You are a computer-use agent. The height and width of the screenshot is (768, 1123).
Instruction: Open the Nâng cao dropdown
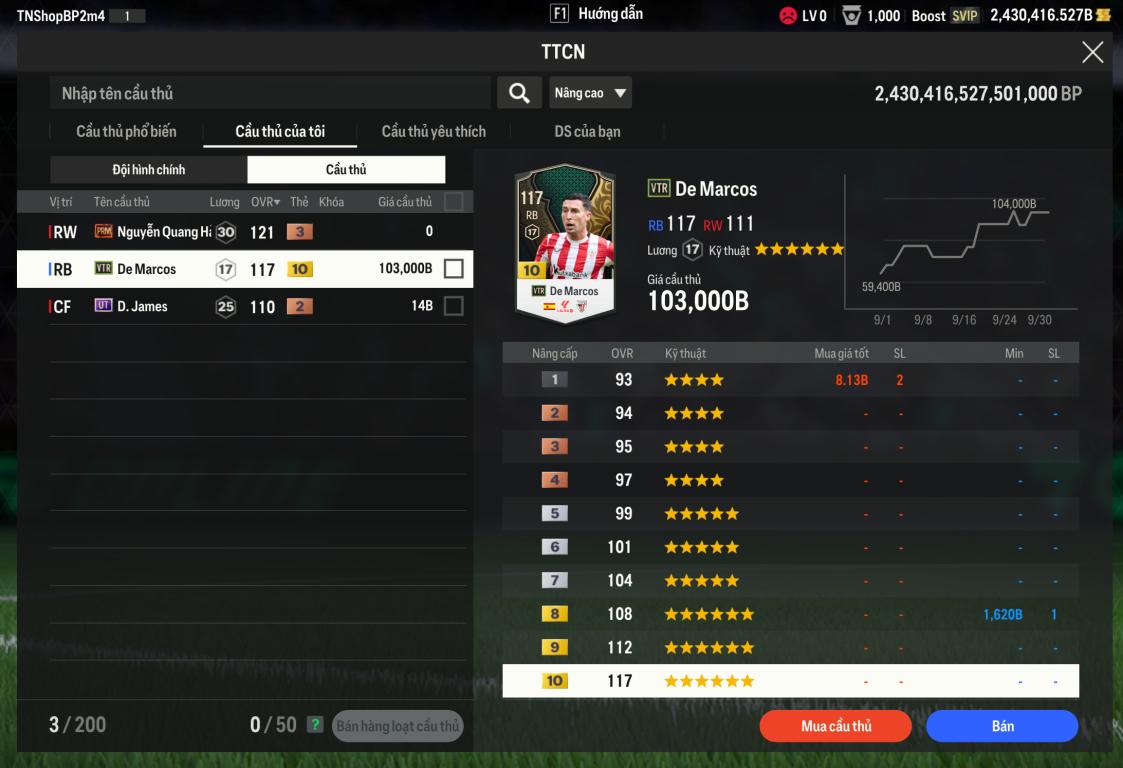[590, 93]
